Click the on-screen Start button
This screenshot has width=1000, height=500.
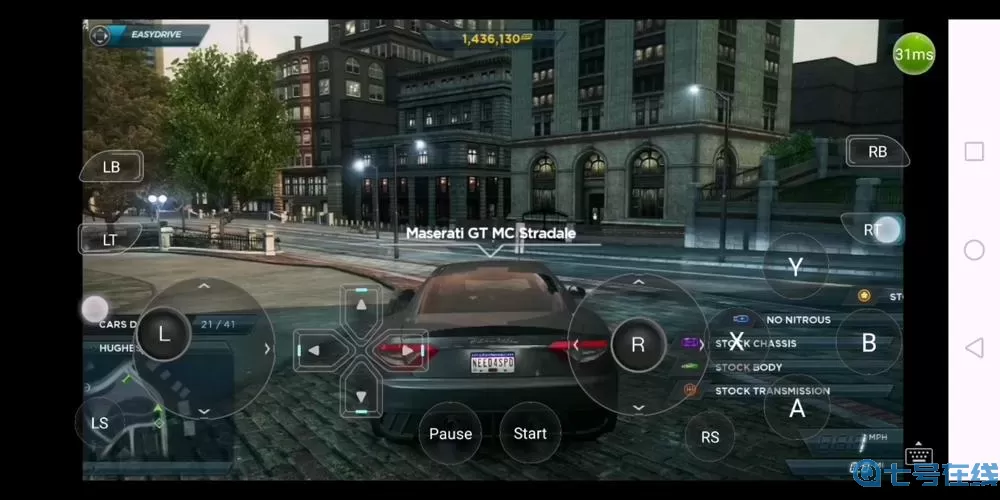pos(530,433)
